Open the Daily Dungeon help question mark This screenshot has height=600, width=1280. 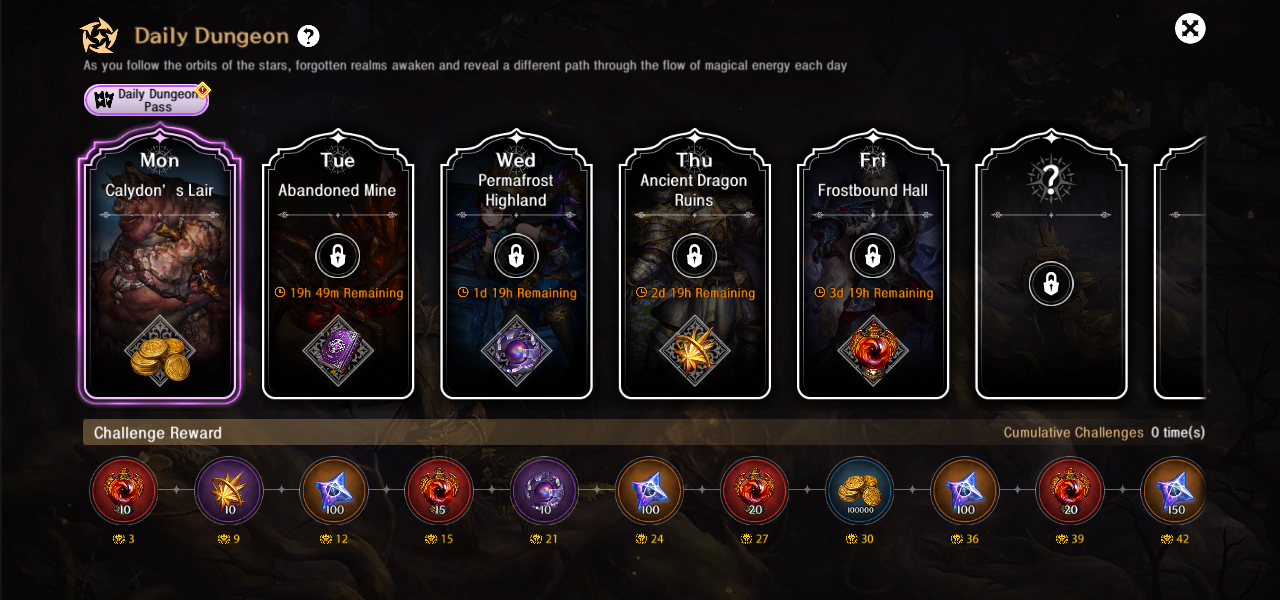coord(308,36)
